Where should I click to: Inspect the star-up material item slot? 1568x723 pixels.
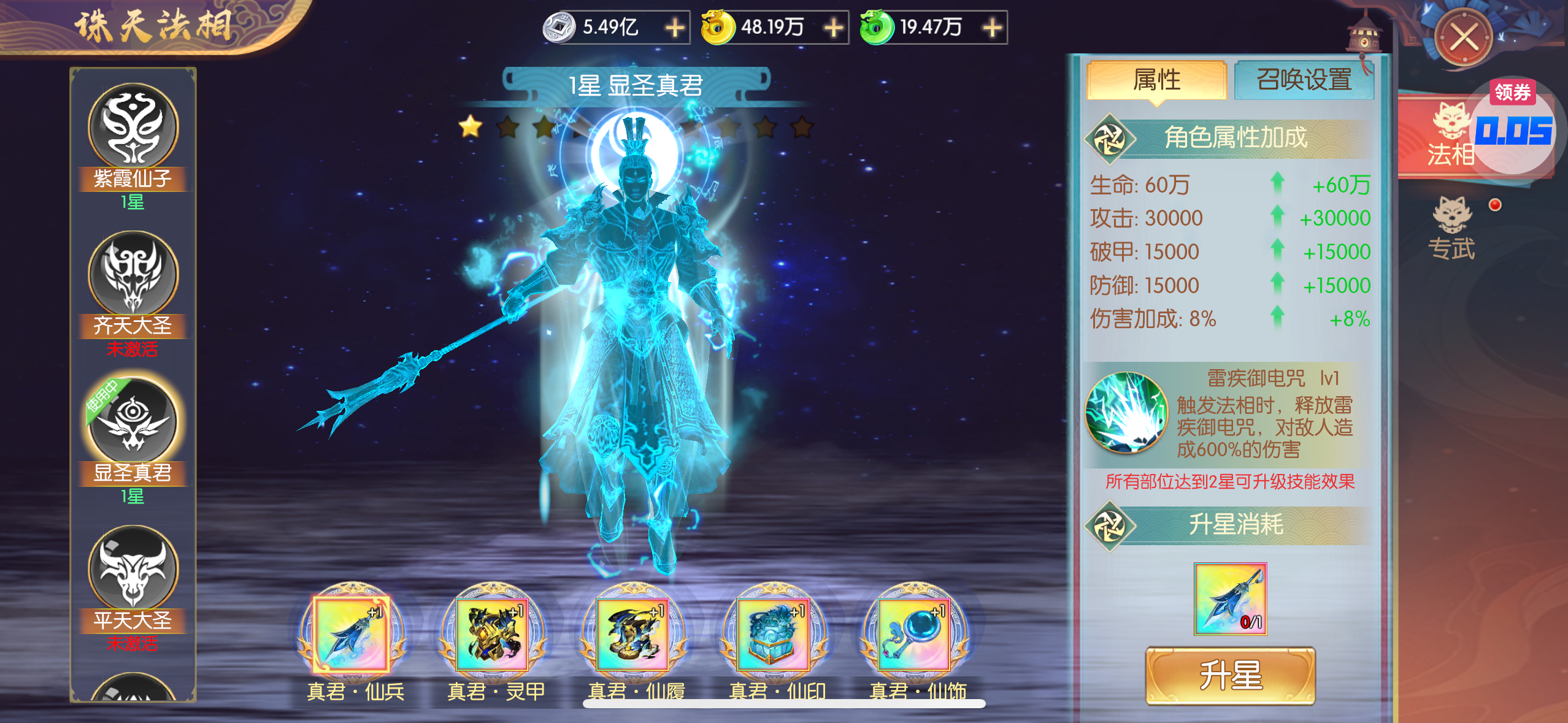tap(1230, 599)
